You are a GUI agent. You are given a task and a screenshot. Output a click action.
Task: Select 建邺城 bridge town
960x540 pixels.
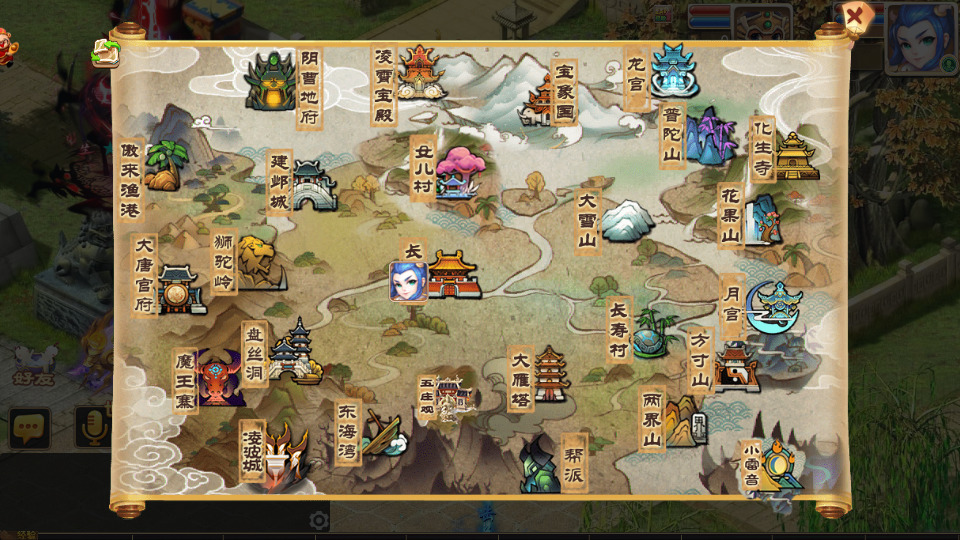click(312, 187)
